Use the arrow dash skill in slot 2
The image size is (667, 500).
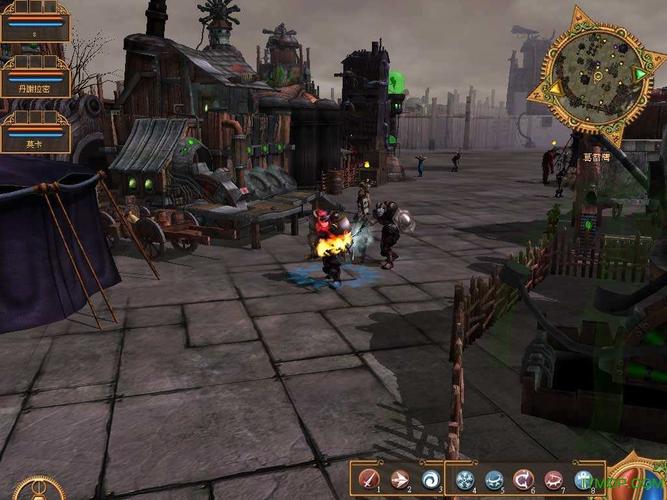pos(399,479)
